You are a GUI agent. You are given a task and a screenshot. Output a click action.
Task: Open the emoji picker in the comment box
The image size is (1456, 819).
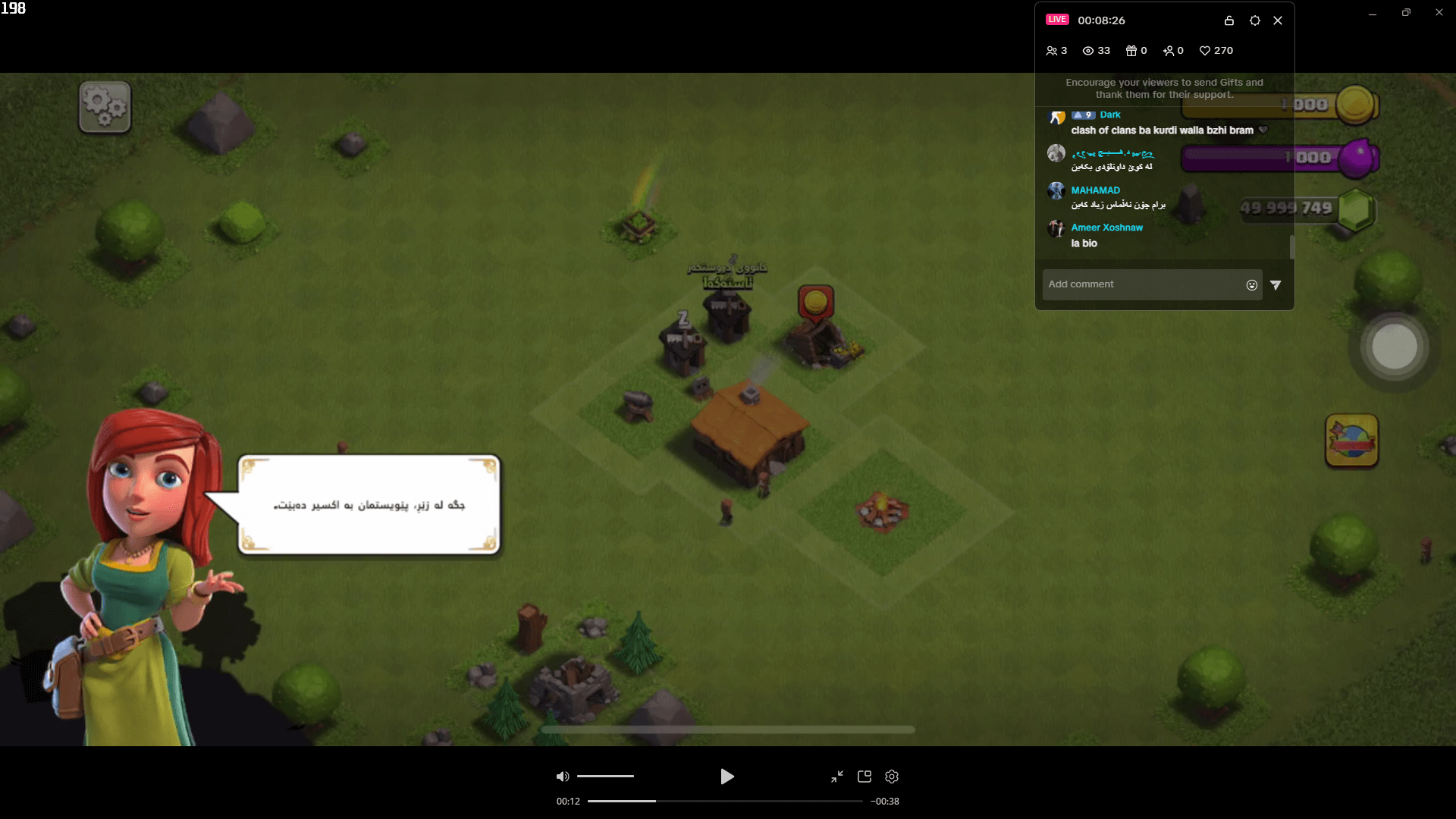coord(1251,284)
